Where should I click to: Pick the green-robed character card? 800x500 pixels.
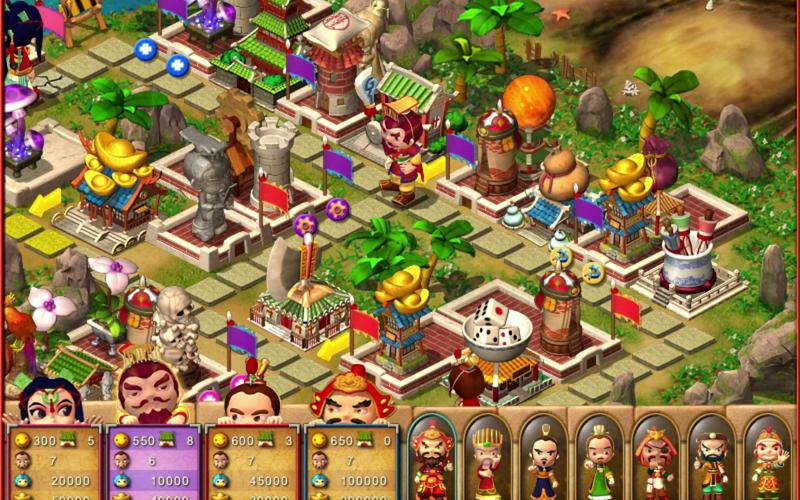click(600, 459)
